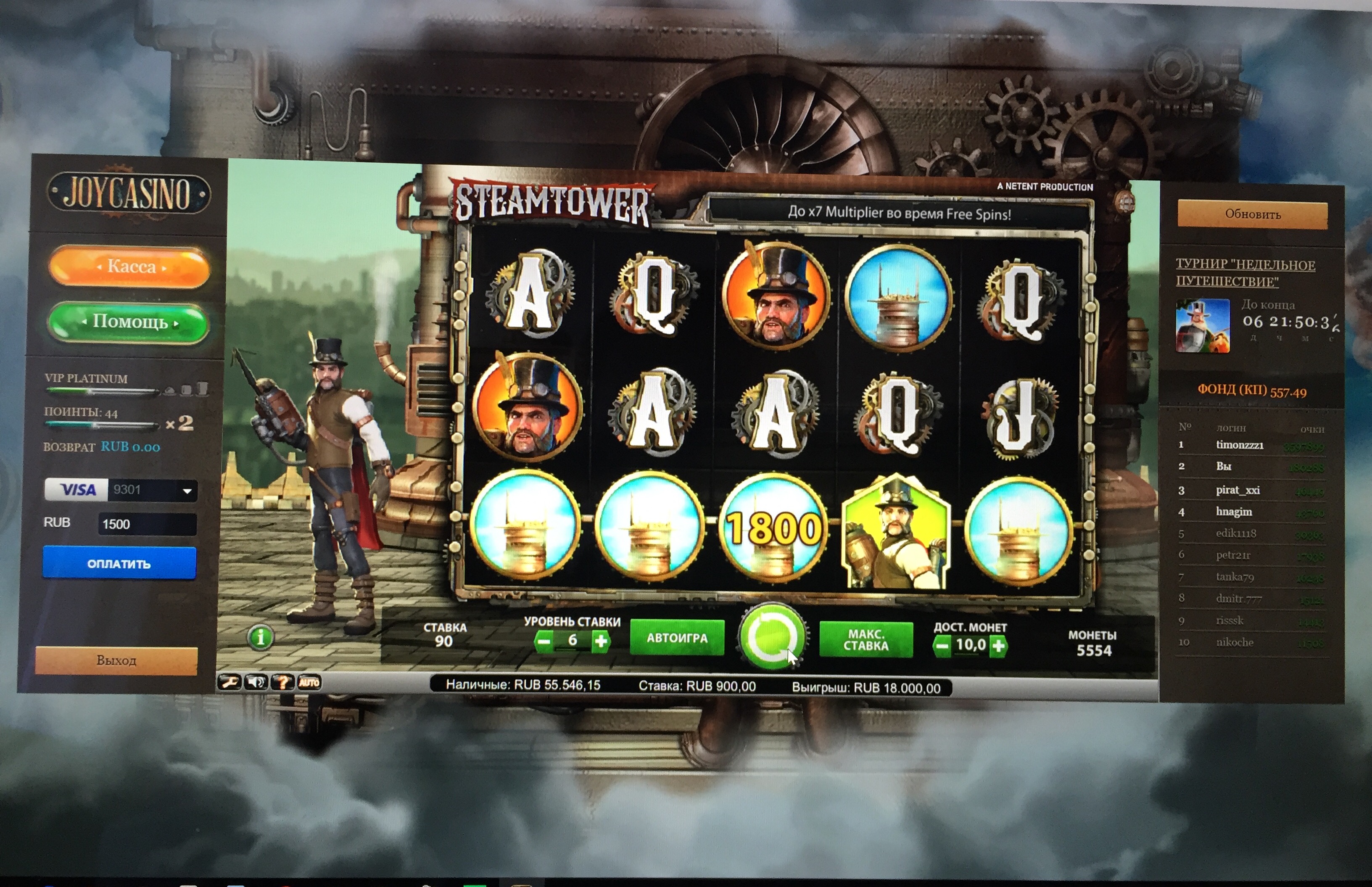
Task: Lower the coin value with minus
Action: [942, 646]
